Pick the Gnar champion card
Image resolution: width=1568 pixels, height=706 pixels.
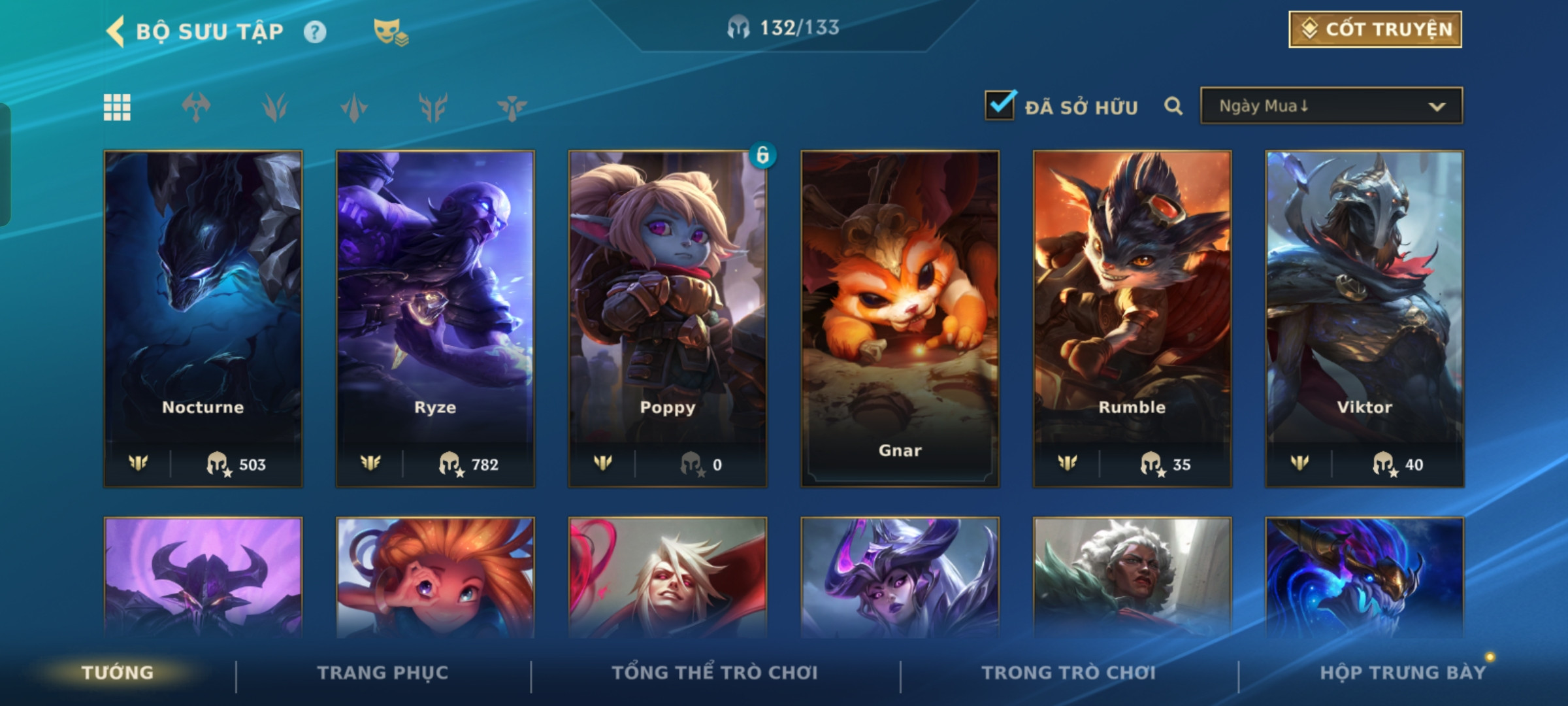point(900,318)
